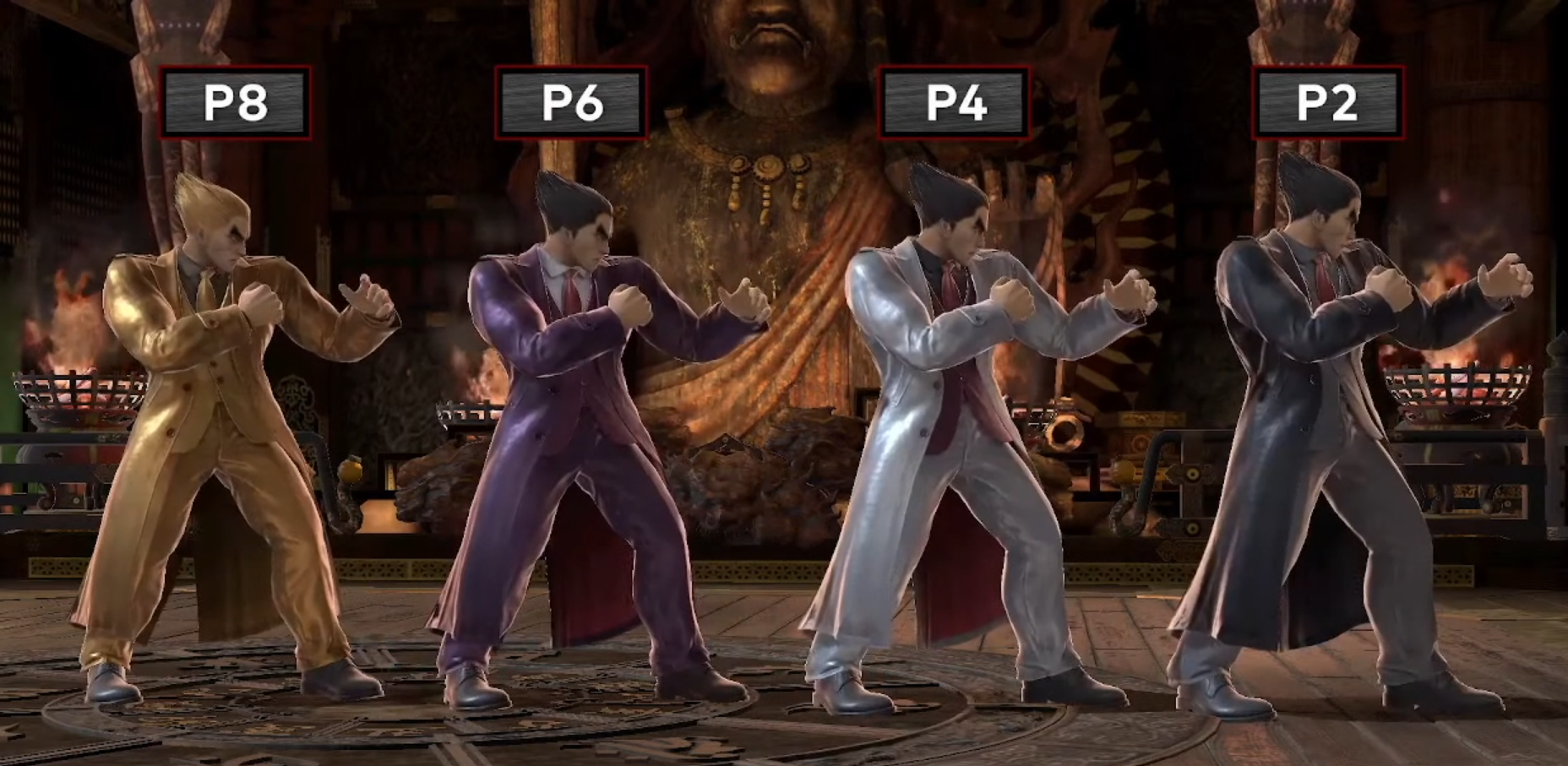This screenshot has height=766, width=1568.
Task: Select the P8 costume label
Action: pyautogui.click(x=235, y=102)
